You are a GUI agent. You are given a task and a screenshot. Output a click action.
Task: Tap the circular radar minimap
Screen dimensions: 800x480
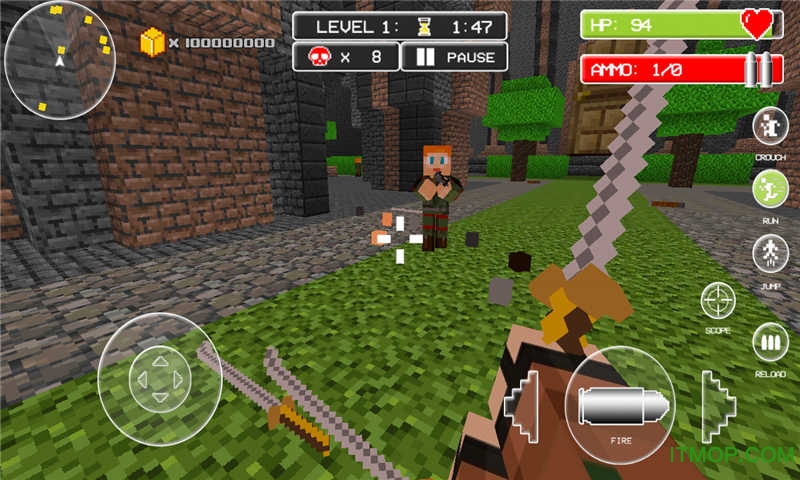click(59, 60)
